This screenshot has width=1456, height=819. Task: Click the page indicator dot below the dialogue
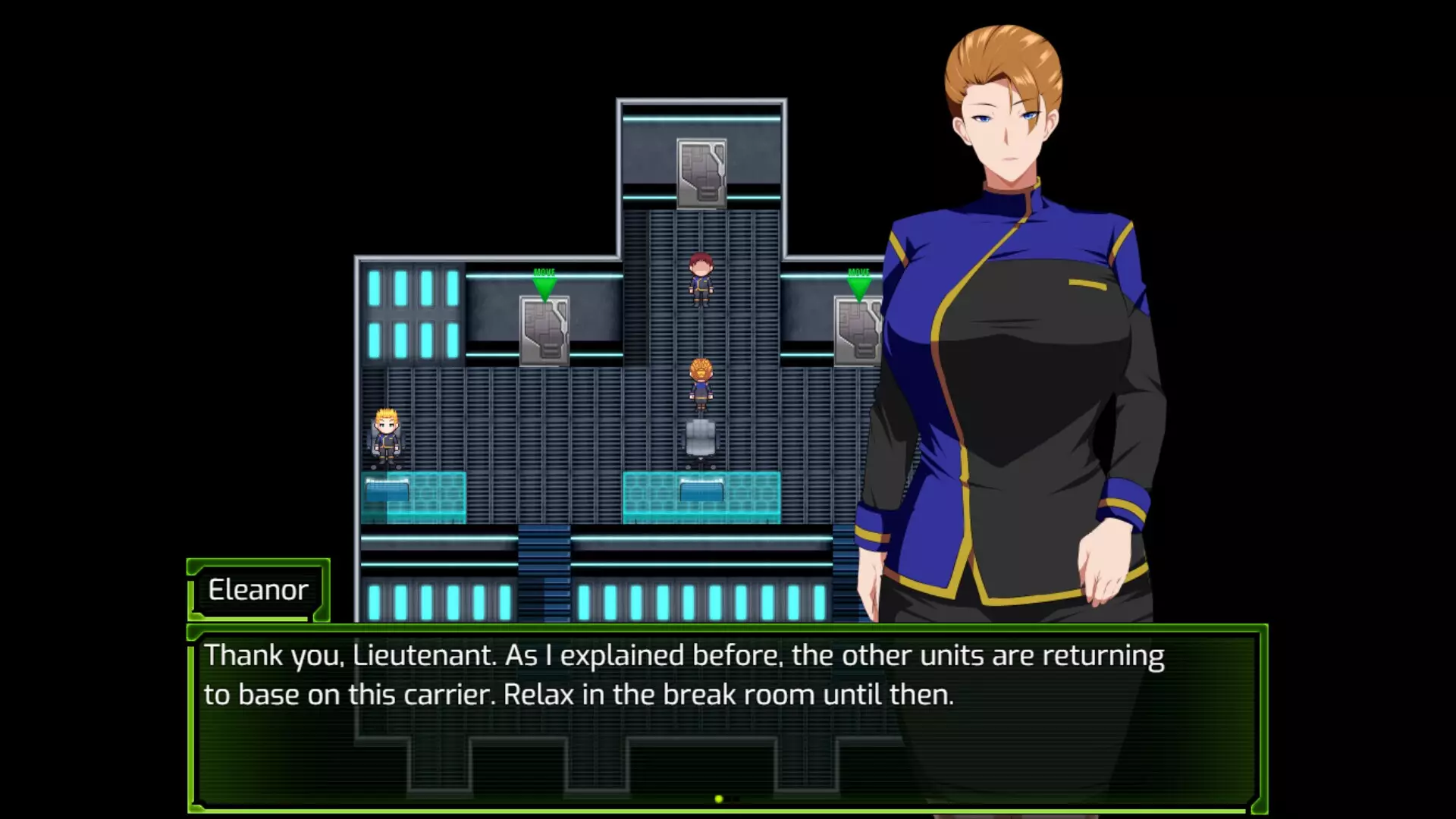pos(718,797)
